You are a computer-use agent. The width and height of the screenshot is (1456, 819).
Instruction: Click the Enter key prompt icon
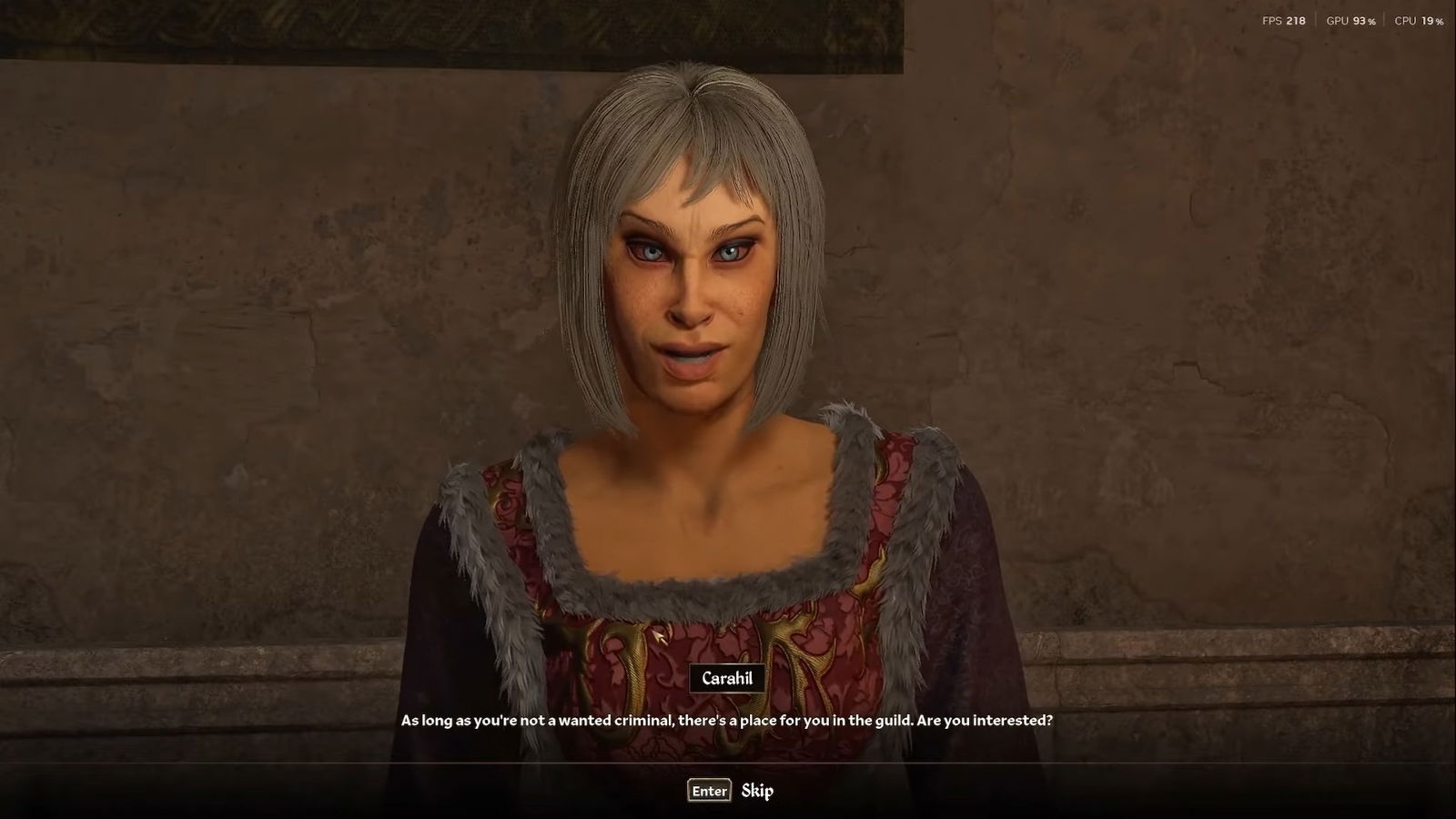tap(708, 791)
